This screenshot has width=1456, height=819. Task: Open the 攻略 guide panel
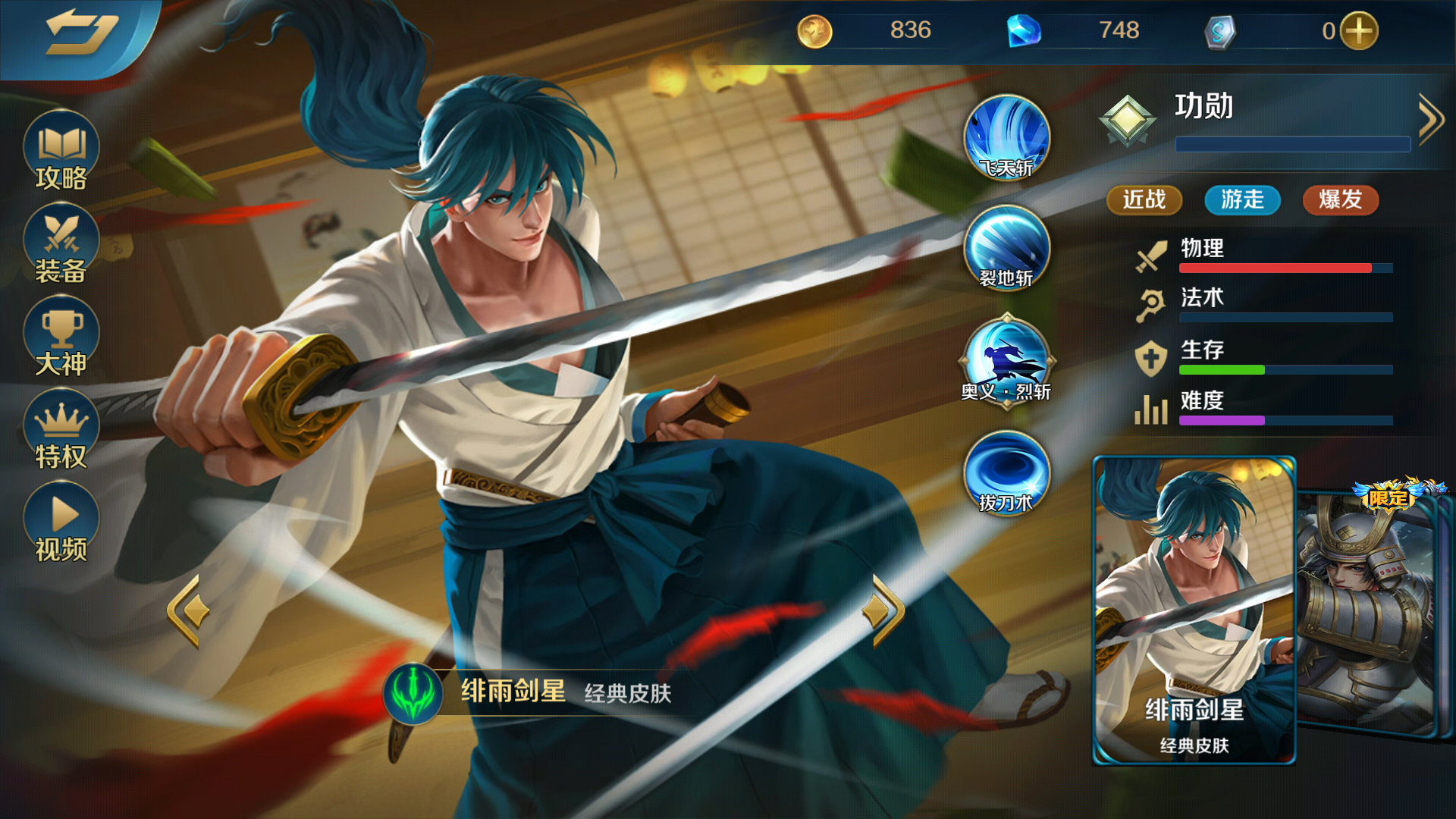coord(59,155)
